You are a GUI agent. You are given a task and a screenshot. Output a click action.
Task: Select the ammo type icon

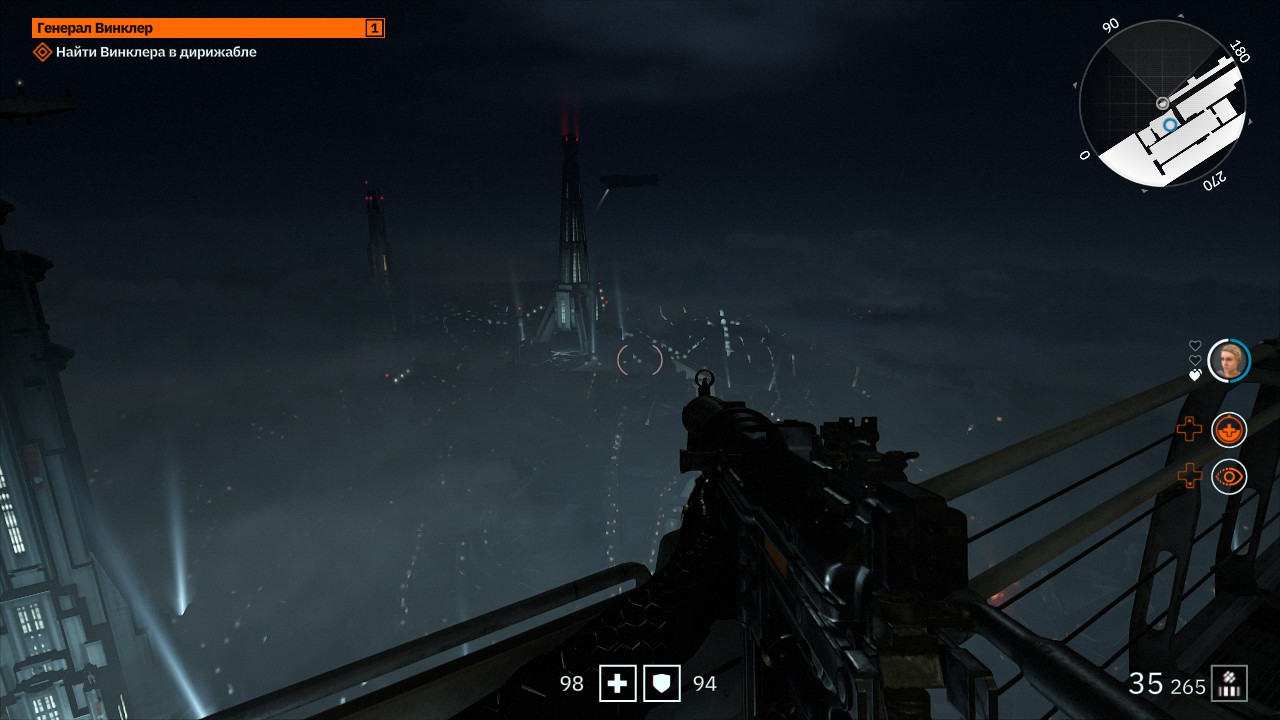tap(1229, 684)
